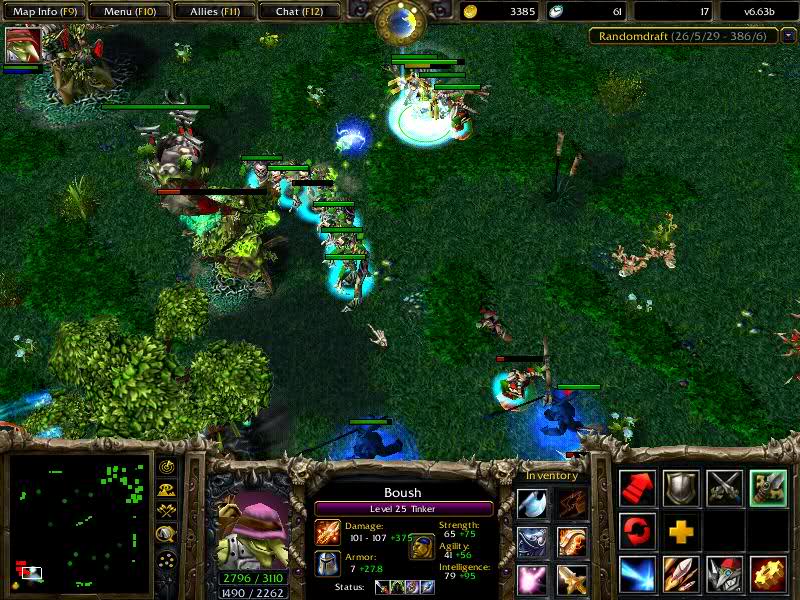The image size is (800, 600).
Task: Open hero abilities with the yellow plus
Action: coord(681,530)
